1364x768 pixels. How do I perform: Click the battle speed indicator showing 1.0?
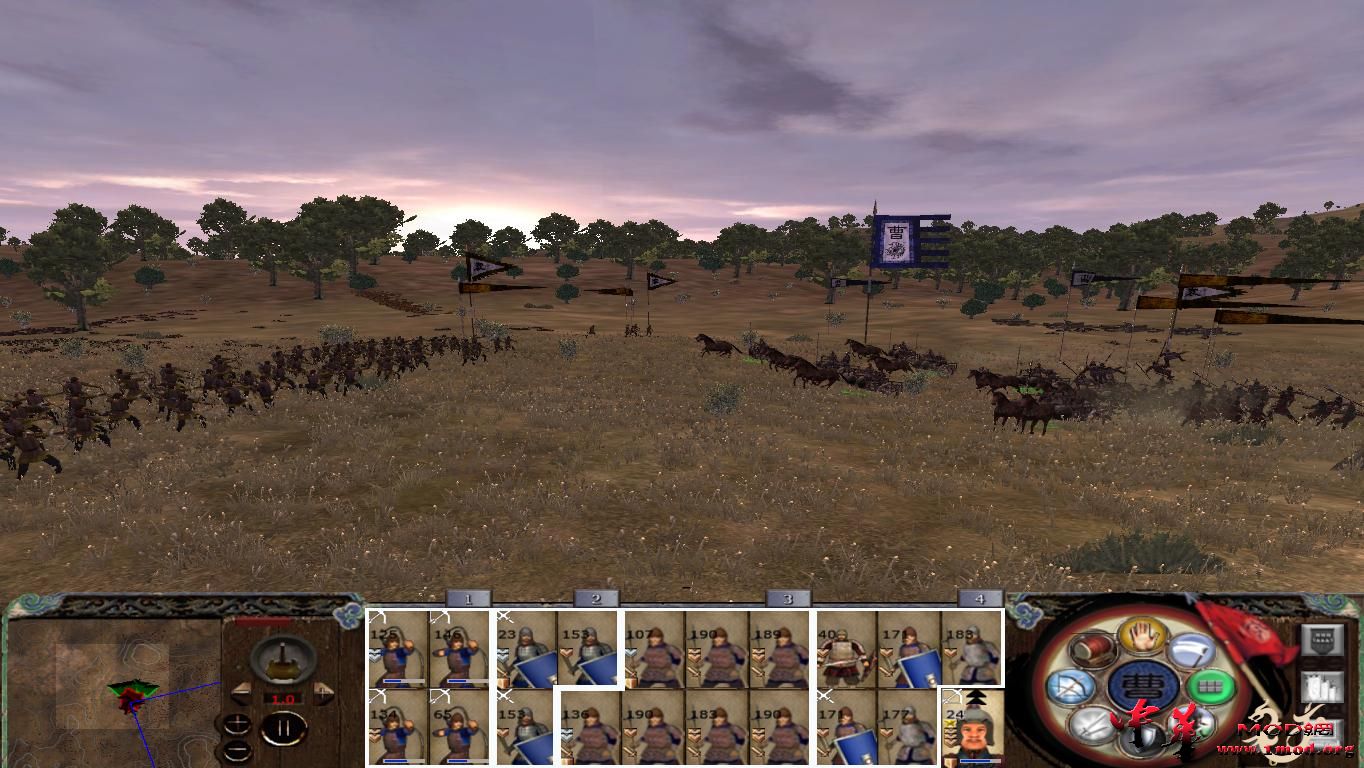pos(283,698)
